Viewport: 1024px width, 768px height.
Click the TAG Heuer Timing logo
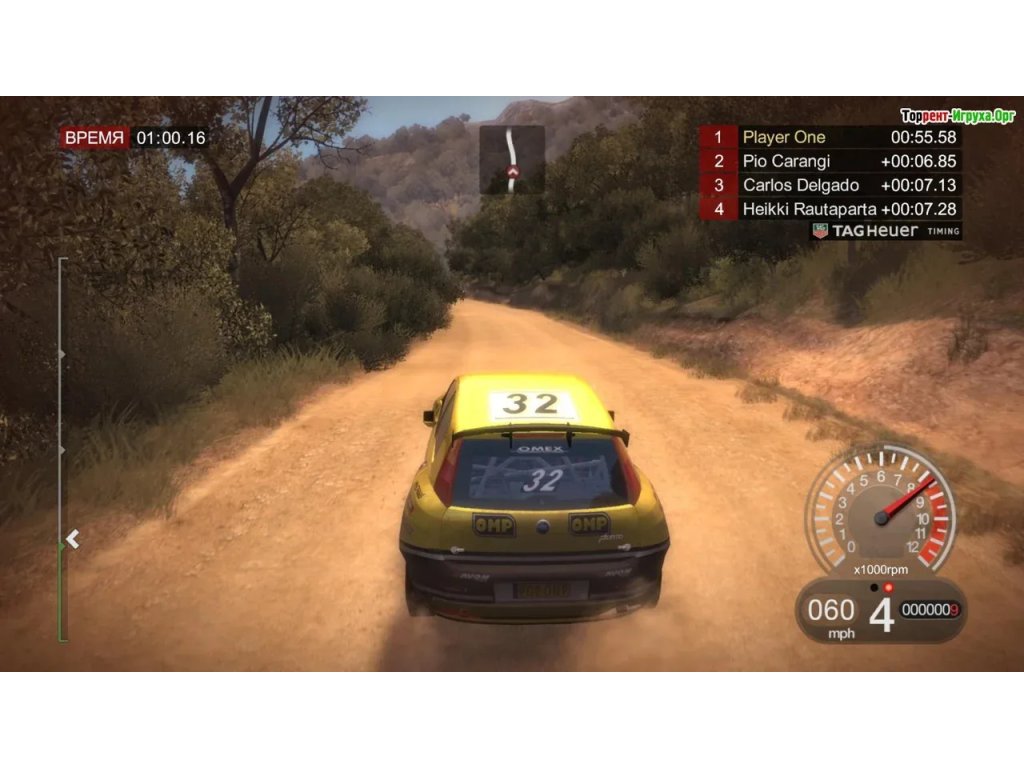[x=886, y=231]
